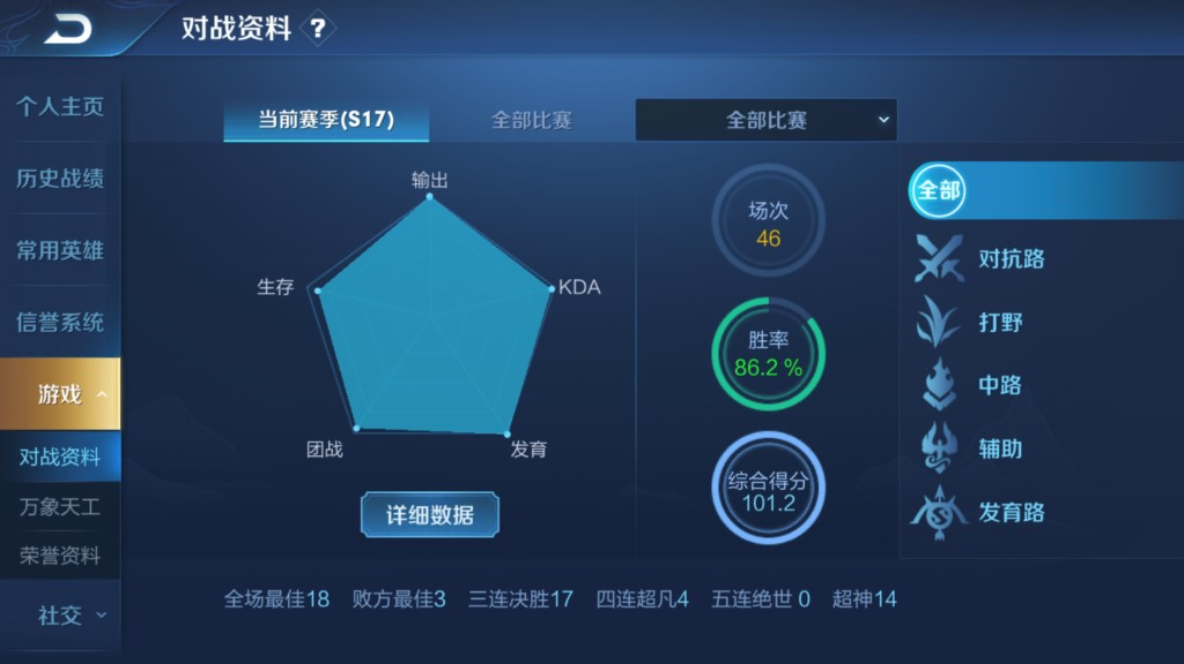
Task: Switch to the 全部比赛 tab
Action: click(531, 120)
